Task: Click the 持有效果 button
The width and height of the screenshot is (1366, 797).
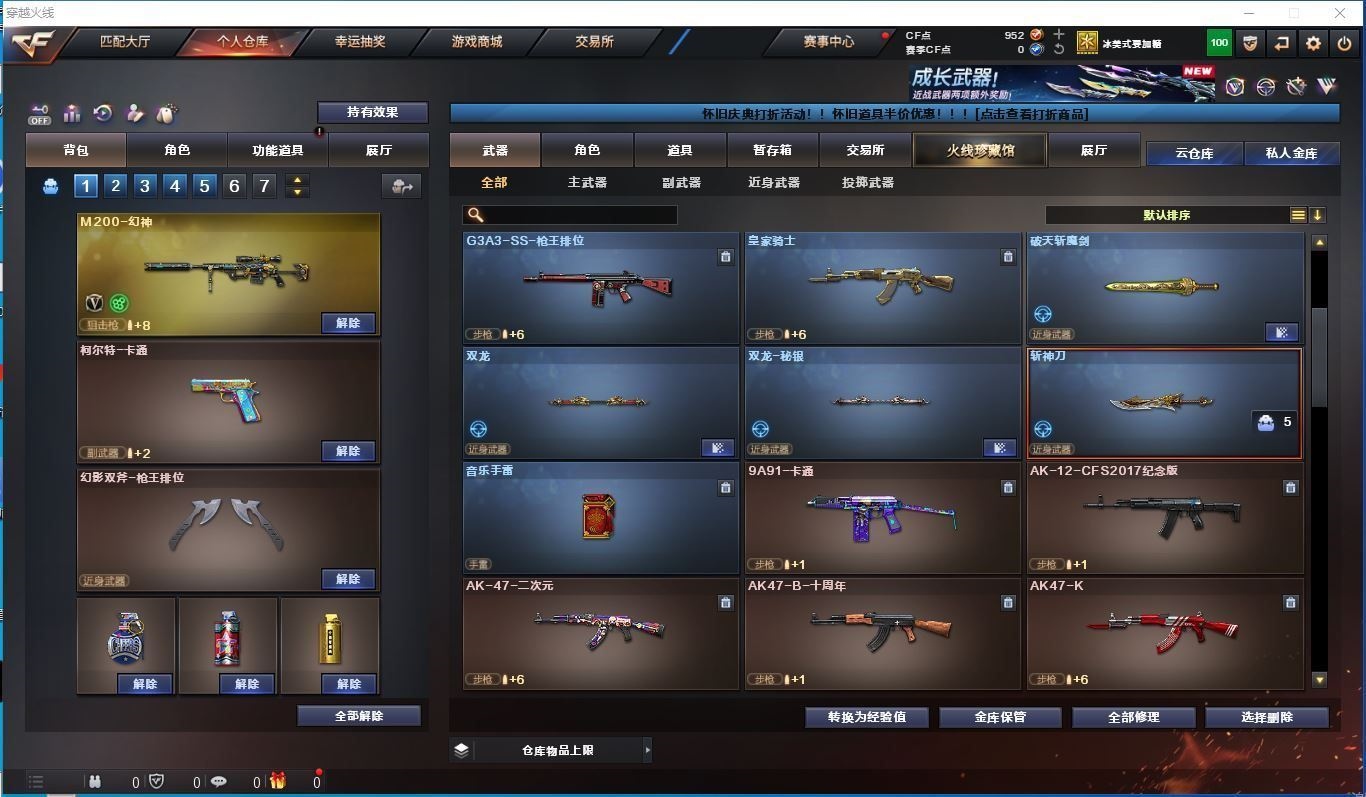Action: click(x=372, y=112)
